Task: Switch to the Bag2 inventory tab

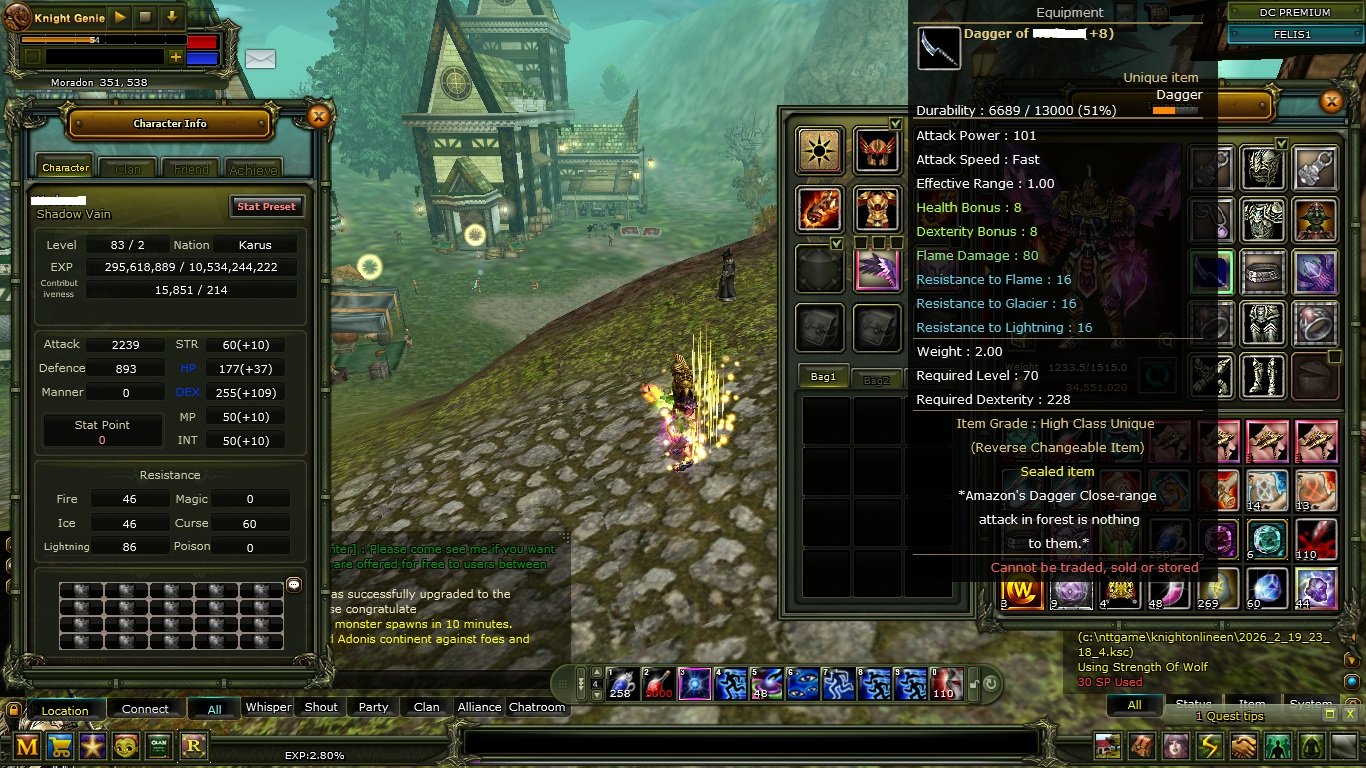Action: [x=876, y=378]
